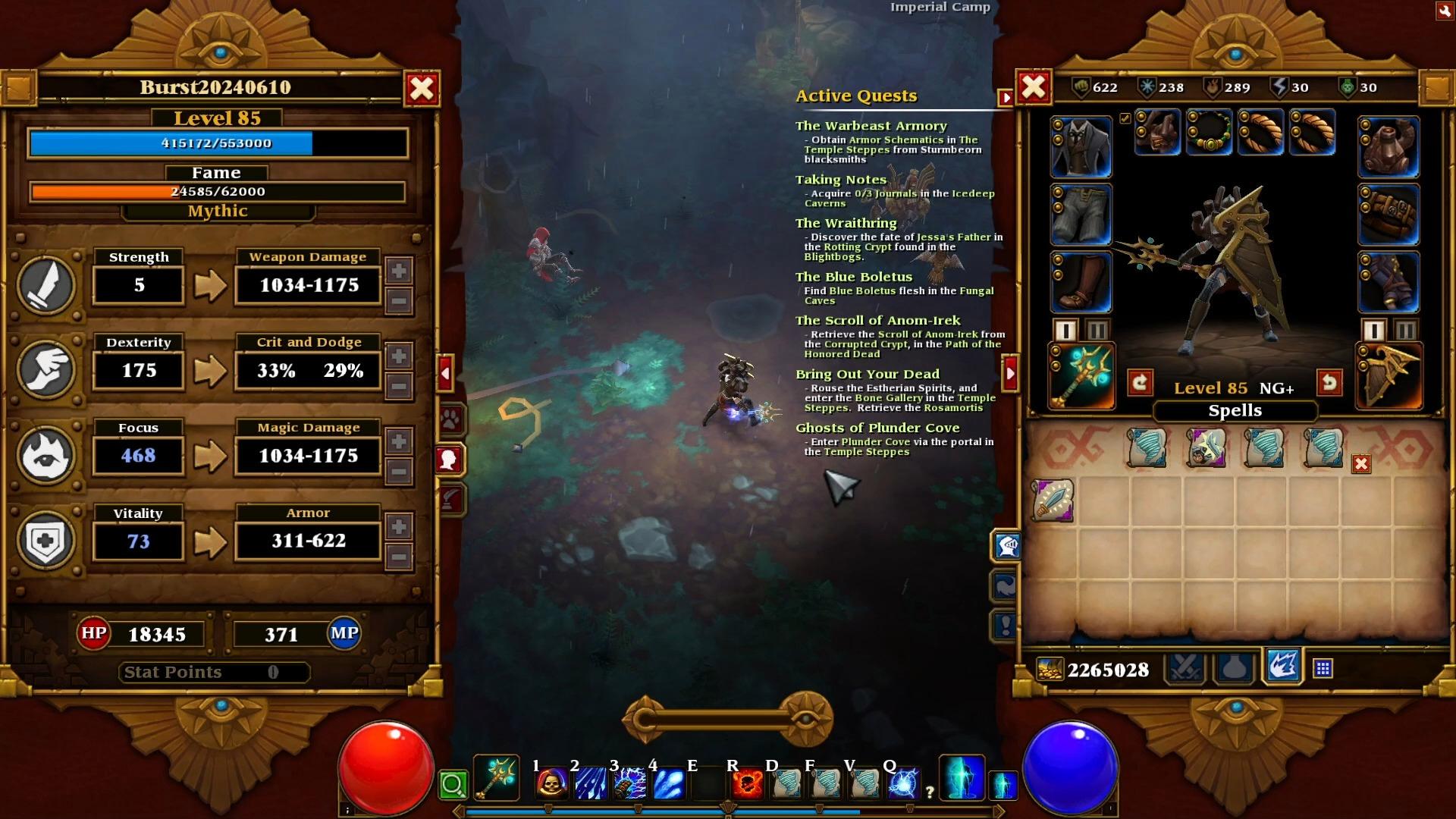This screenshot has height=819, width=1456.
Task: Activate the hooded skull skill on hotbar
Action: coord(551,782)
